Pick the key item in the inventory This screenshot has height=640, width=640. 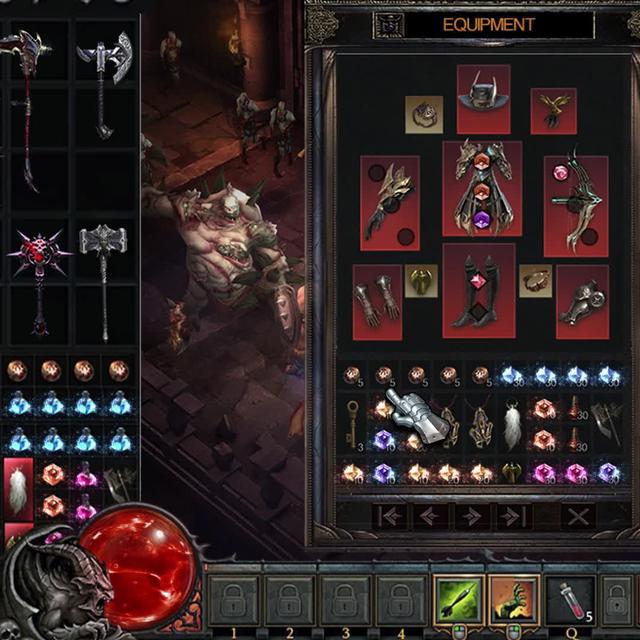353,424
